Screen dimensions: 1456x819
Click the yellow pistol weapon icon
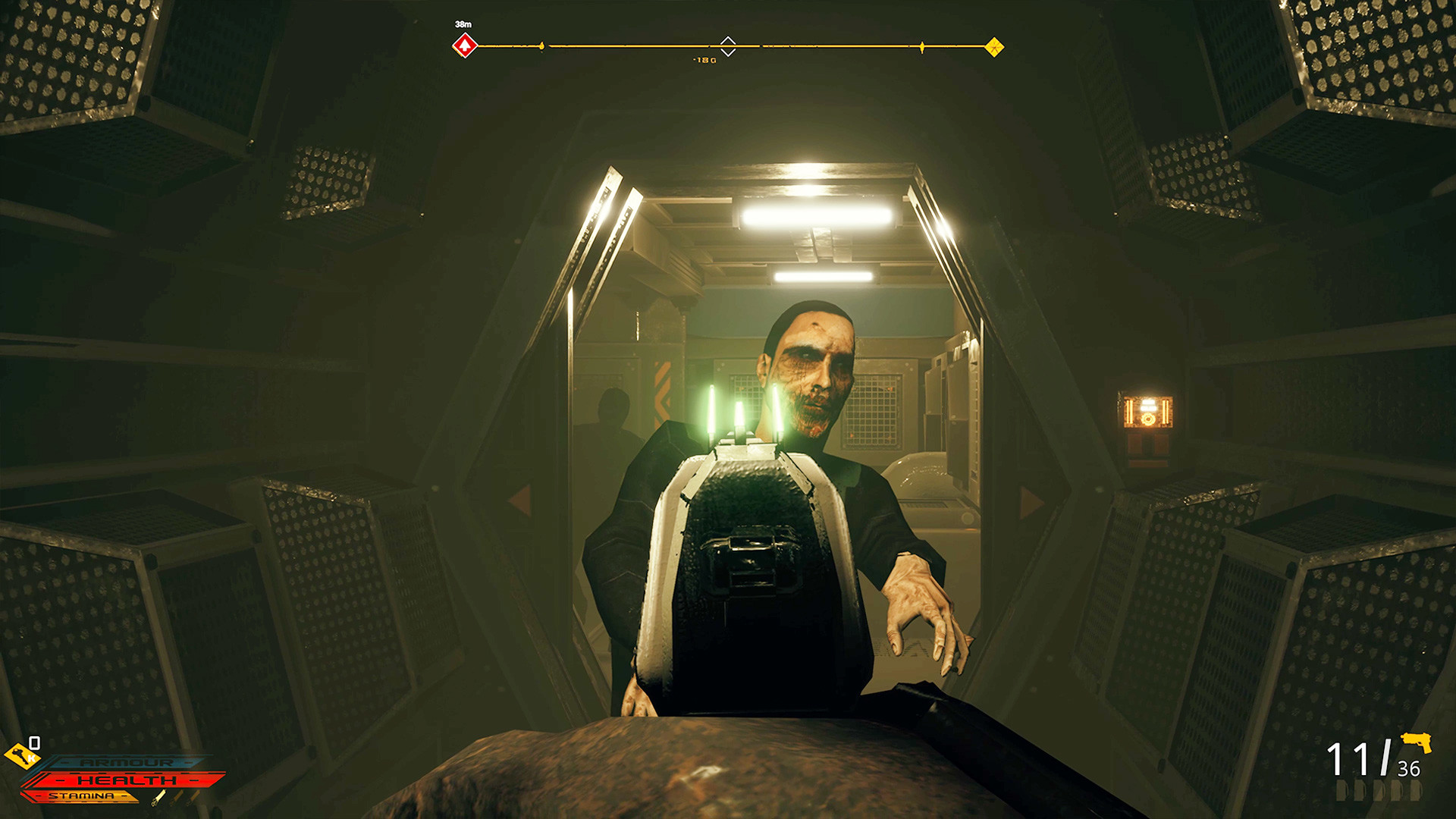(x=1416, y=742)
